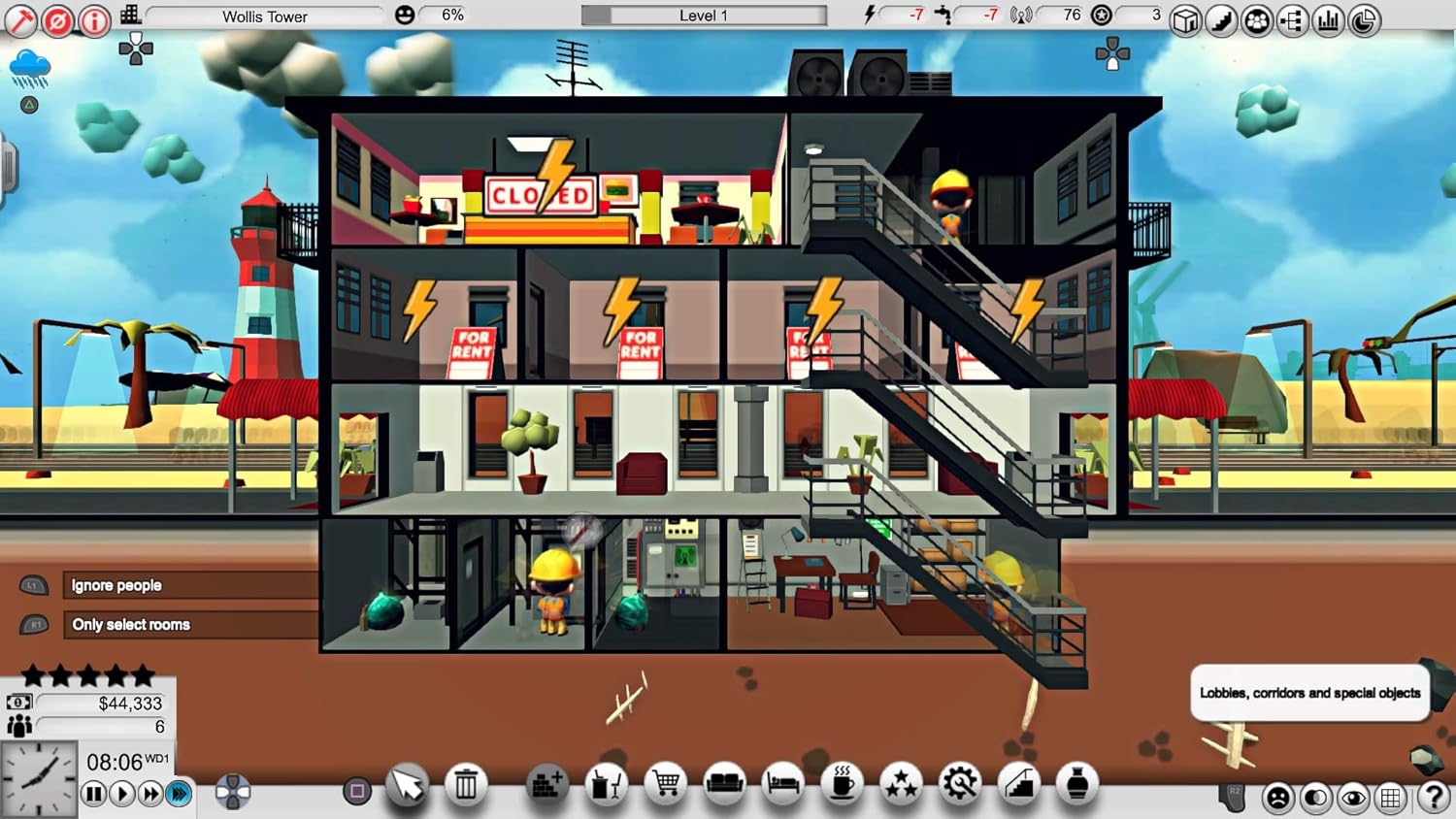Select the three stars category

click(901, 784)
